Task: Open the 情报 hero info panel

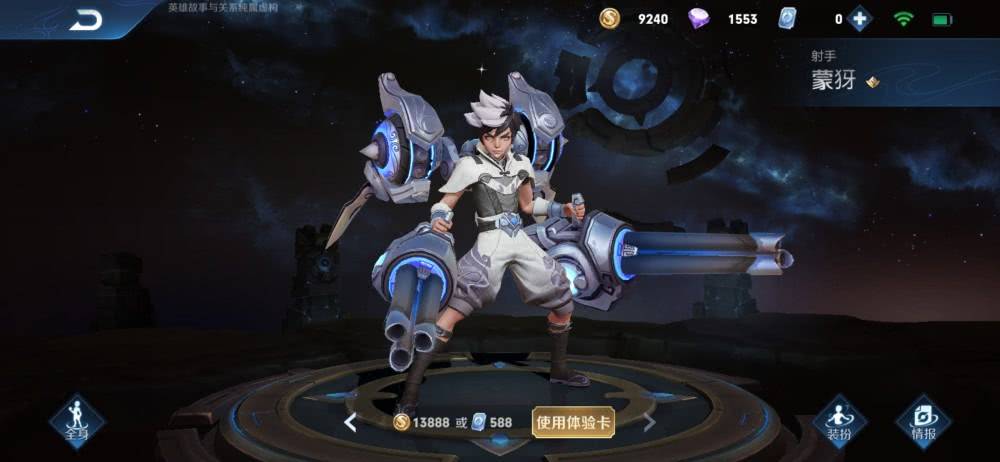Action: tap(923, 421)
